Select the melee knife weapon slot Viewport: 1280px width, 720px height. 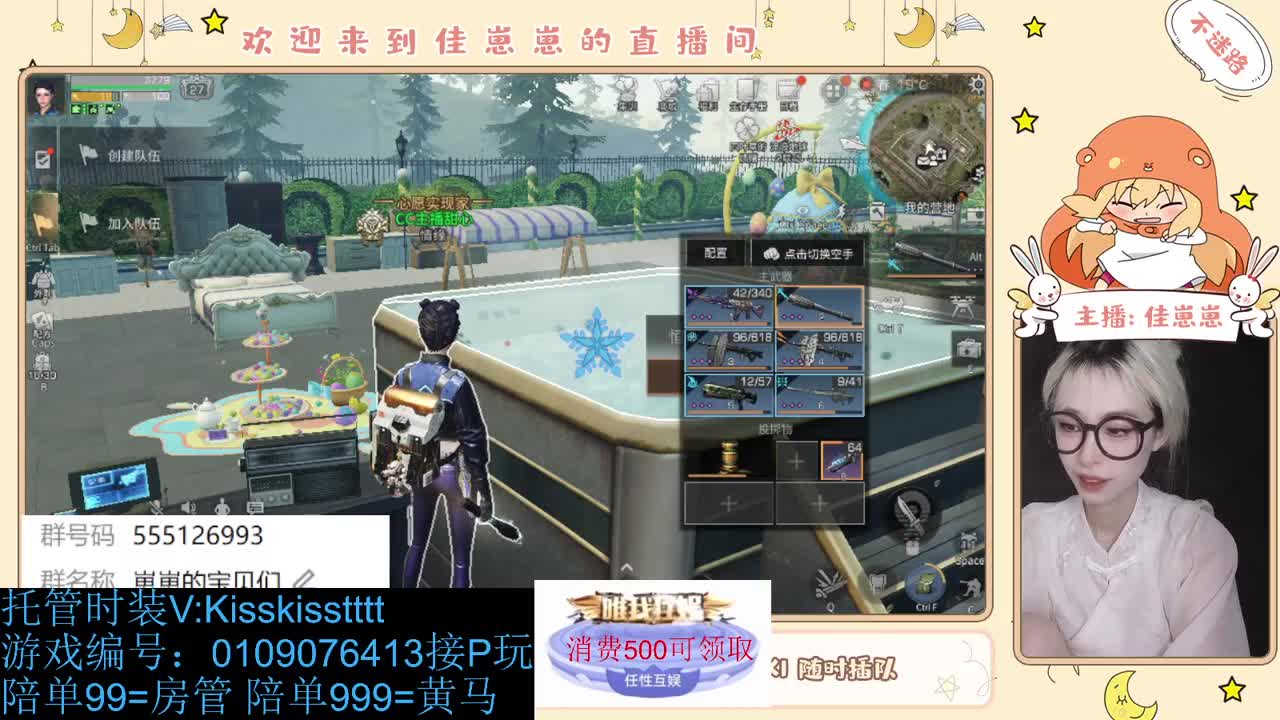coord(910,510)
